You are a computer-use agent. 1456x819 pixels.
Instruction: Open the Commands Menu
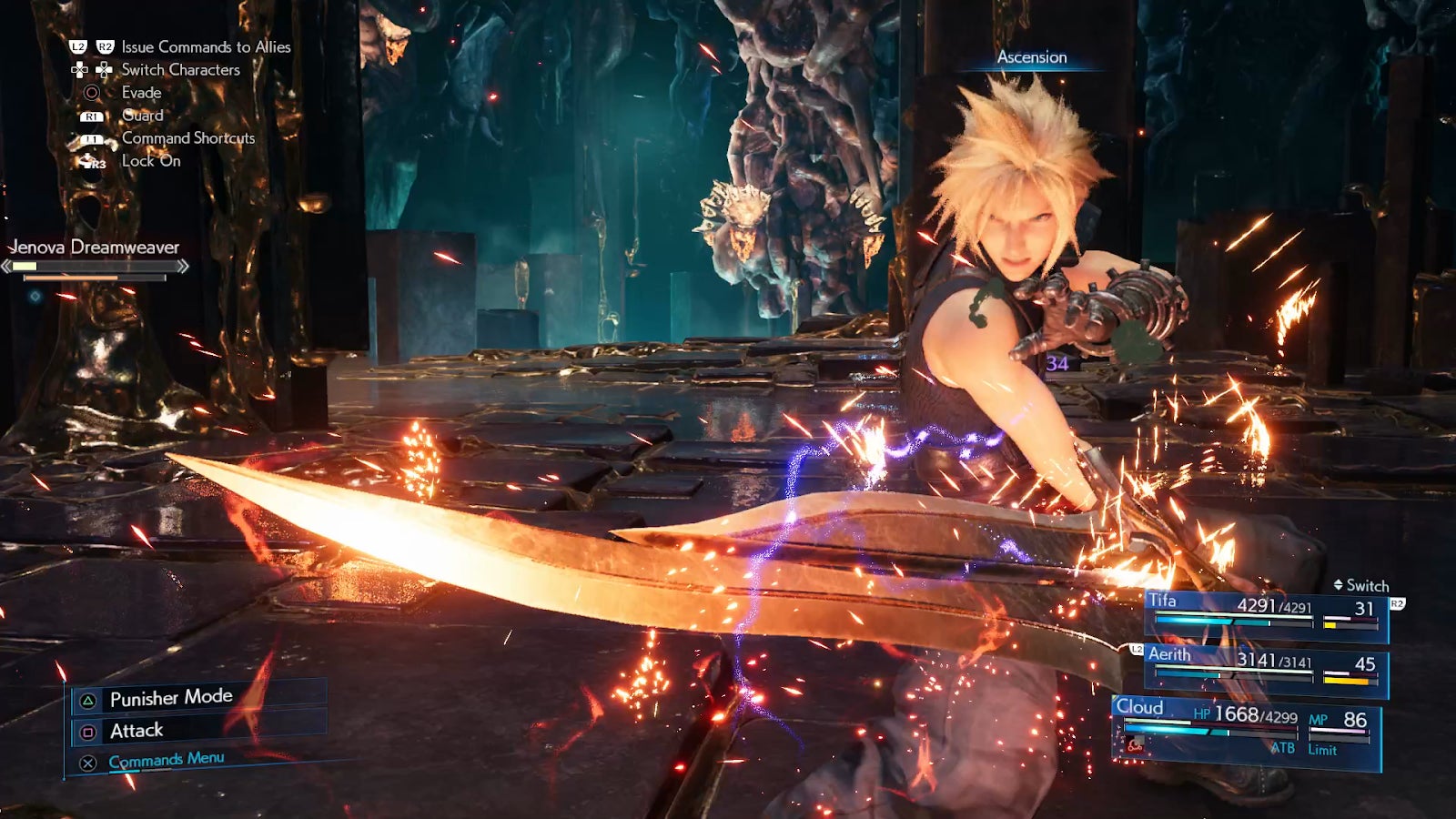166,760
